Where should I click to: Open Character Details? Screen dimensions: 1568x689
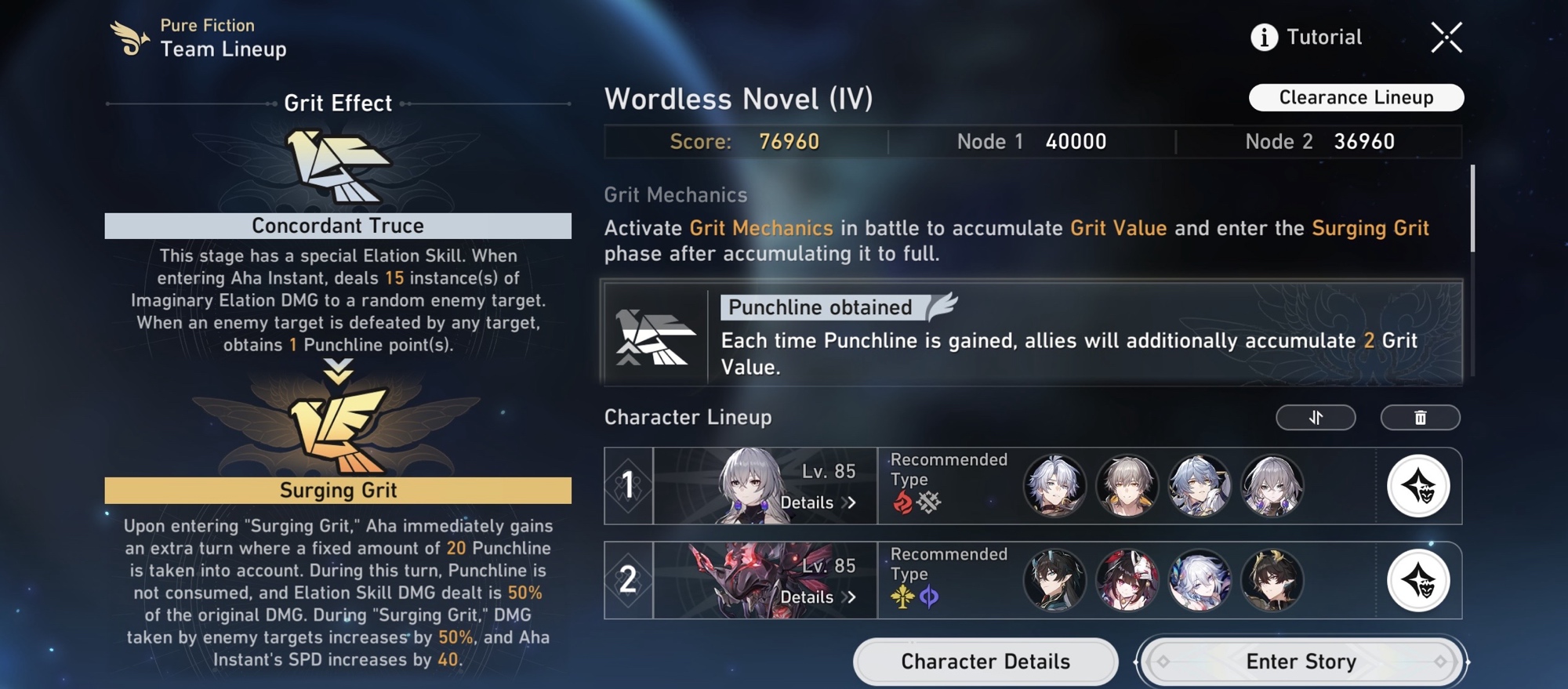point(985,662)
